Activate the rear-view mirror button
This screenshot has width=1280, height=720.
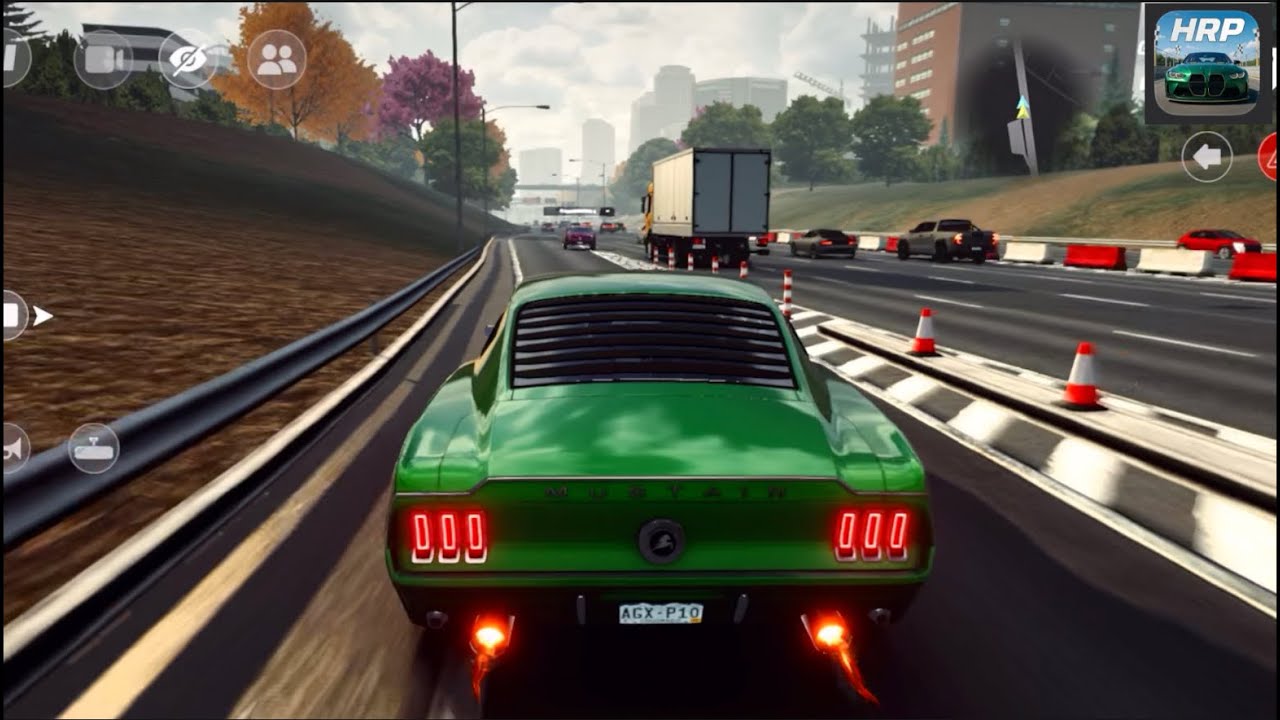[94, 448]
